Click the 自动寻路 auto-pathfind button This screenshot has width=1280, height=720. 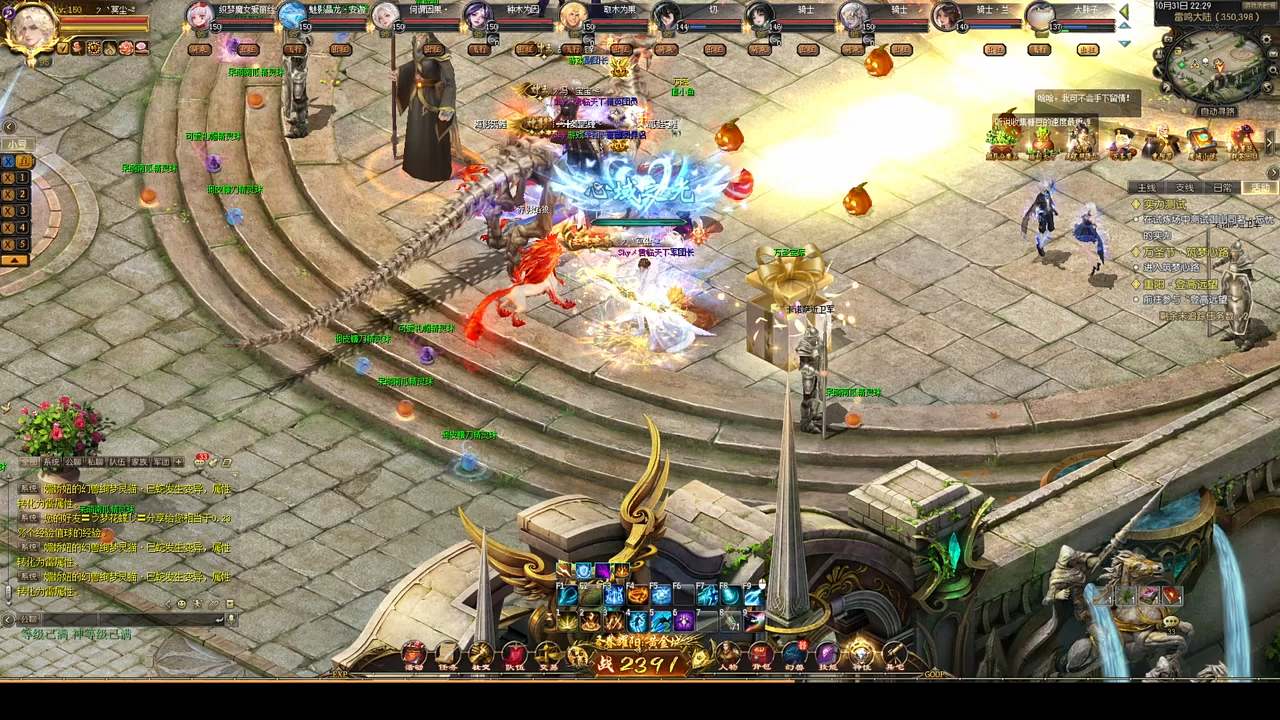pyautogui.click(x=1220, y=110)
